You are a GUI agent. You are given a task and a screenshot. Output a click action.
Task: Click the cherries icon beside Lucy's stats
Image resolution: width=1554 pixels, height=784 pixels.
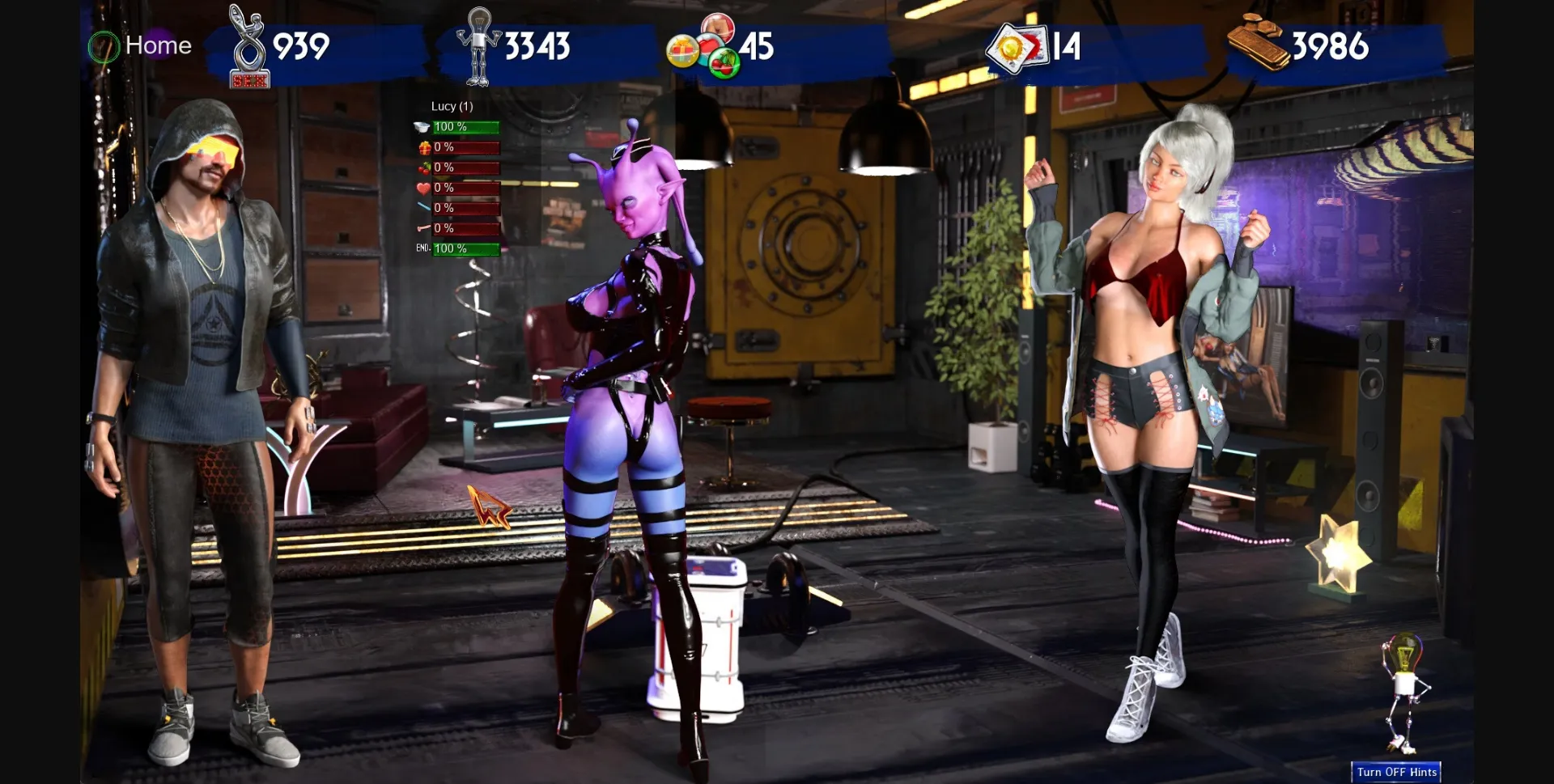[x=424, y=167]
